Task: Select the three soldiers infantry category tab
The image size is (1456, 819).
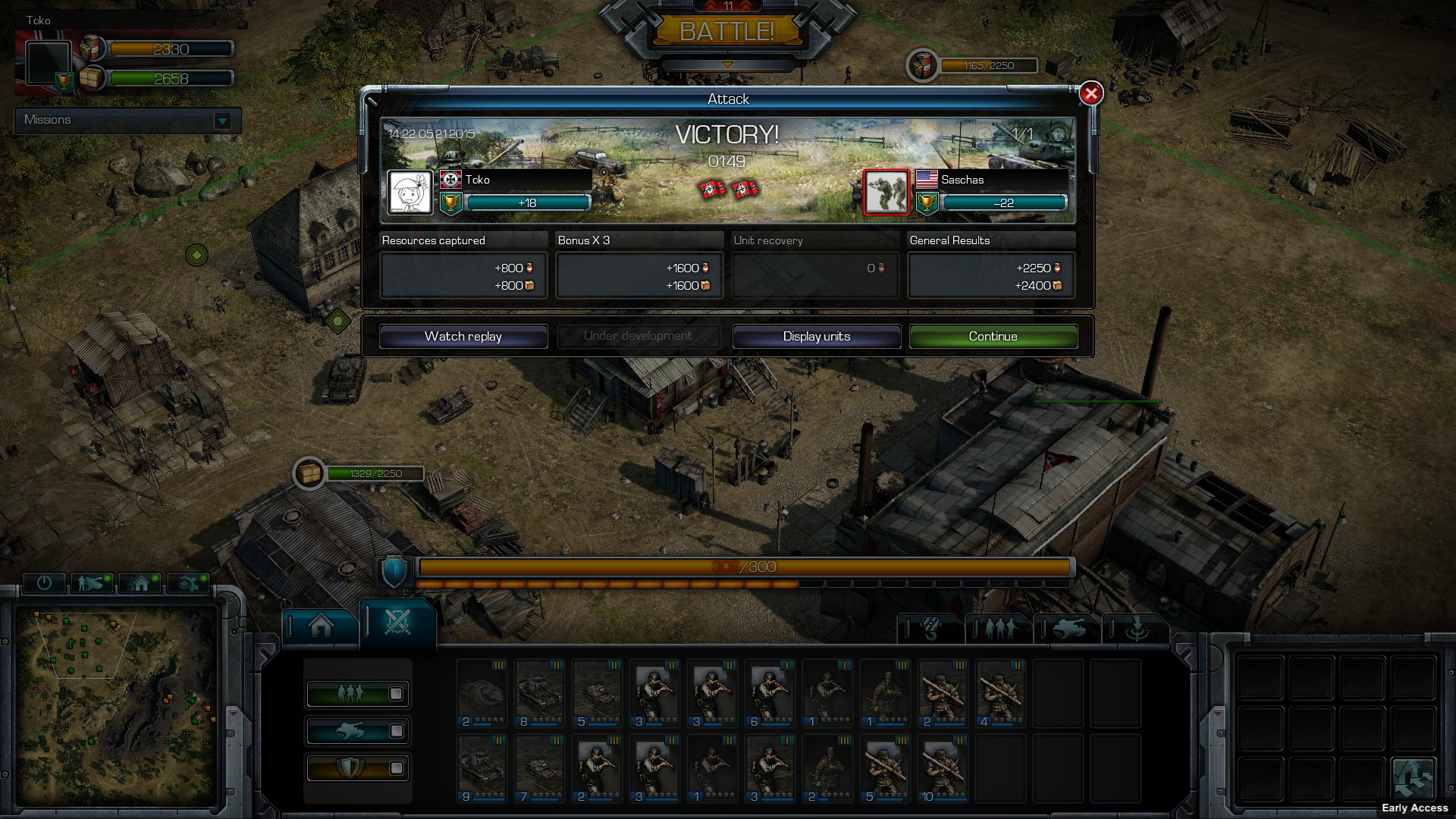Action: 999,628
